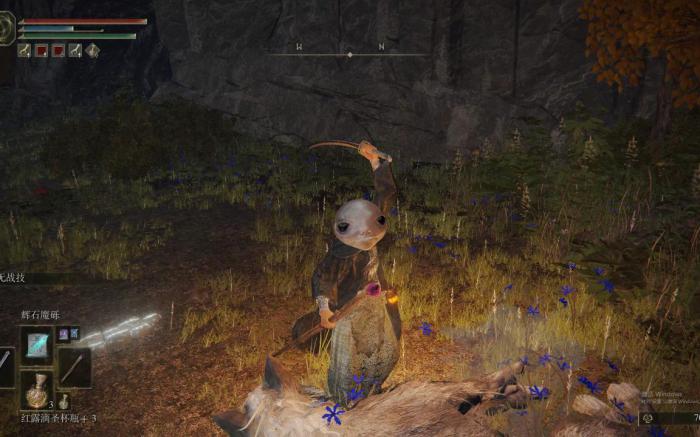The height and width of the screenshot is (437, 700).
Task: Select the staff right-hand armament slot
Action: pos(74,367)
